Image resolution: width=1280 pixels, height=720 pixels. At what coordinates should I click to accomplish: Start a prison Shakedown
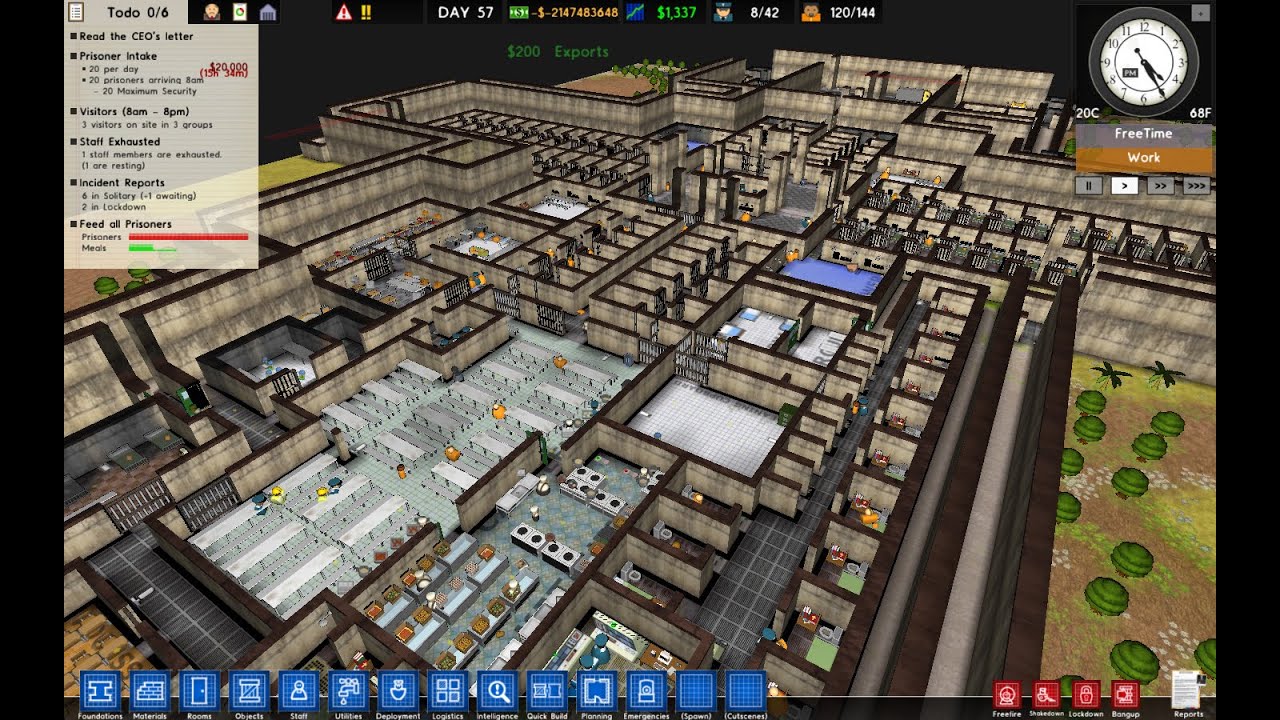point(1046,694)
